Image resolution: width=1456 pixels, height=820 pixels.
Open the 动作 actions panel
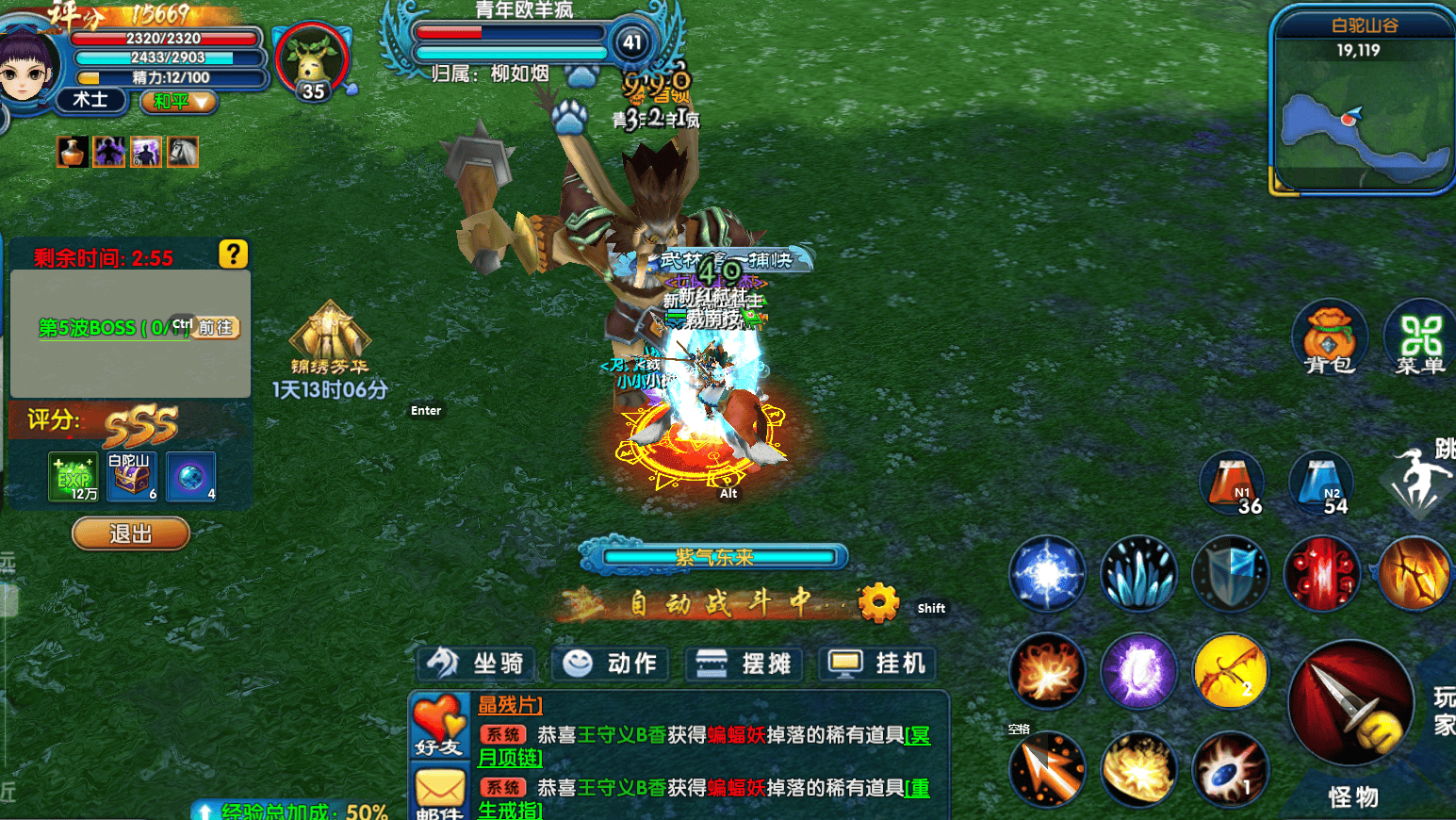611,664
